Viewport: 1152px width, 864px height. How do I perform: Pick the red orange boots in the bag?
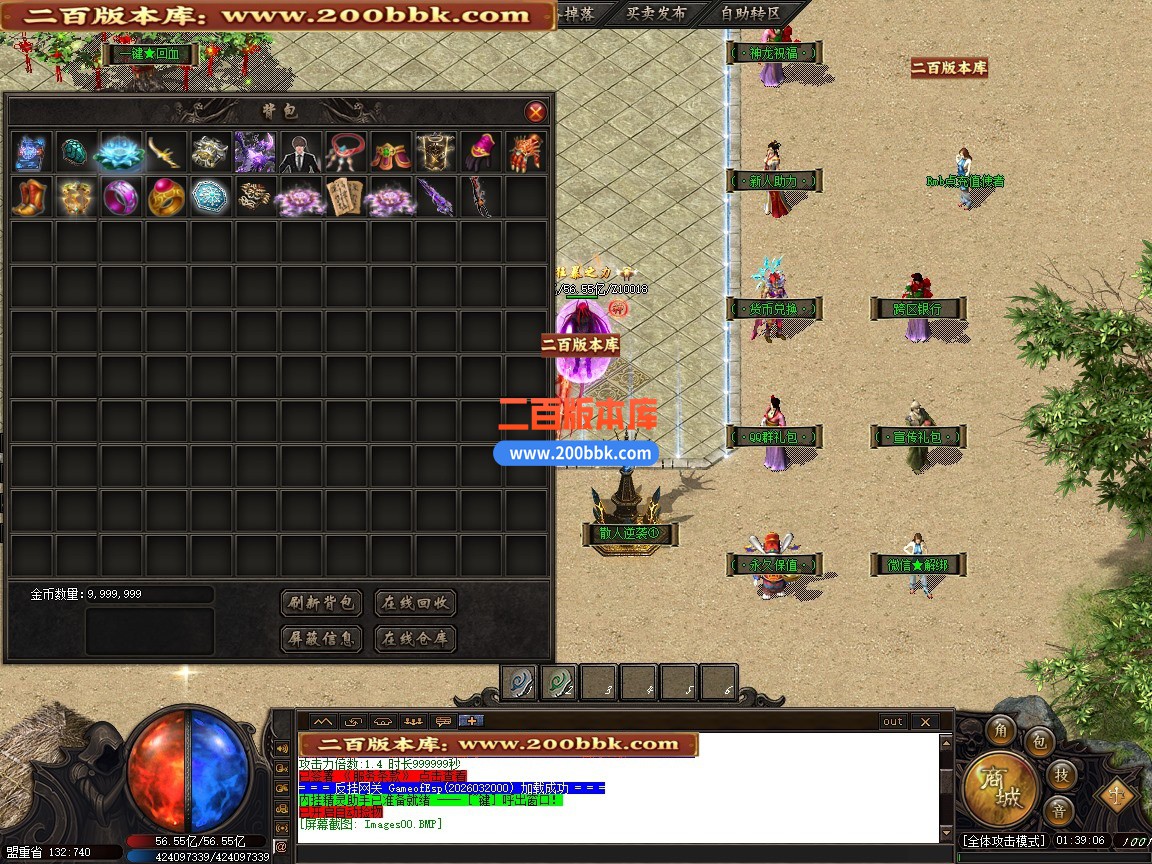point(30,197)
